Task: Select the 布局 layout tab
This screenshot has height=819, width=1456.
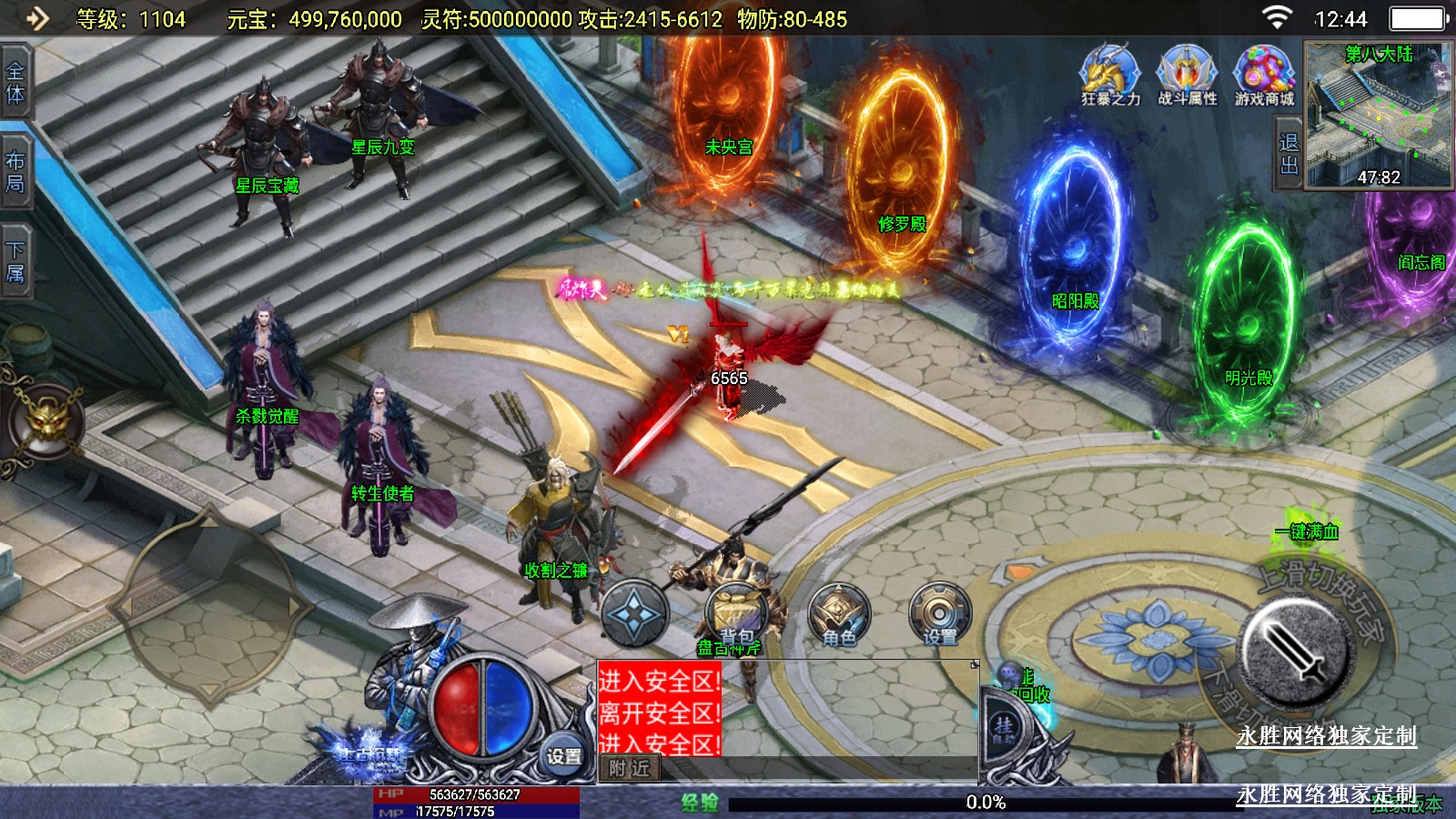Action: pyautogui.click(x=15, y=172)
